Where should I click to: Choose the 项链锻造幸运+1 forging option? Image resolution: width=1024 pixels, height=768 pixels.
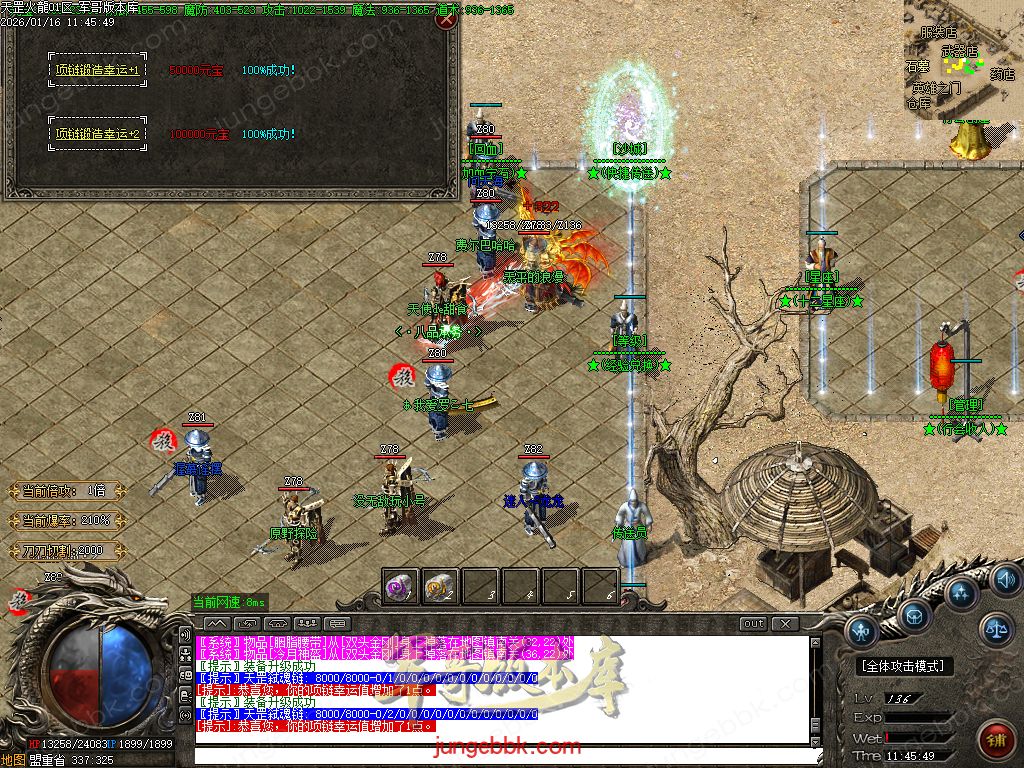tap(97, 70)
